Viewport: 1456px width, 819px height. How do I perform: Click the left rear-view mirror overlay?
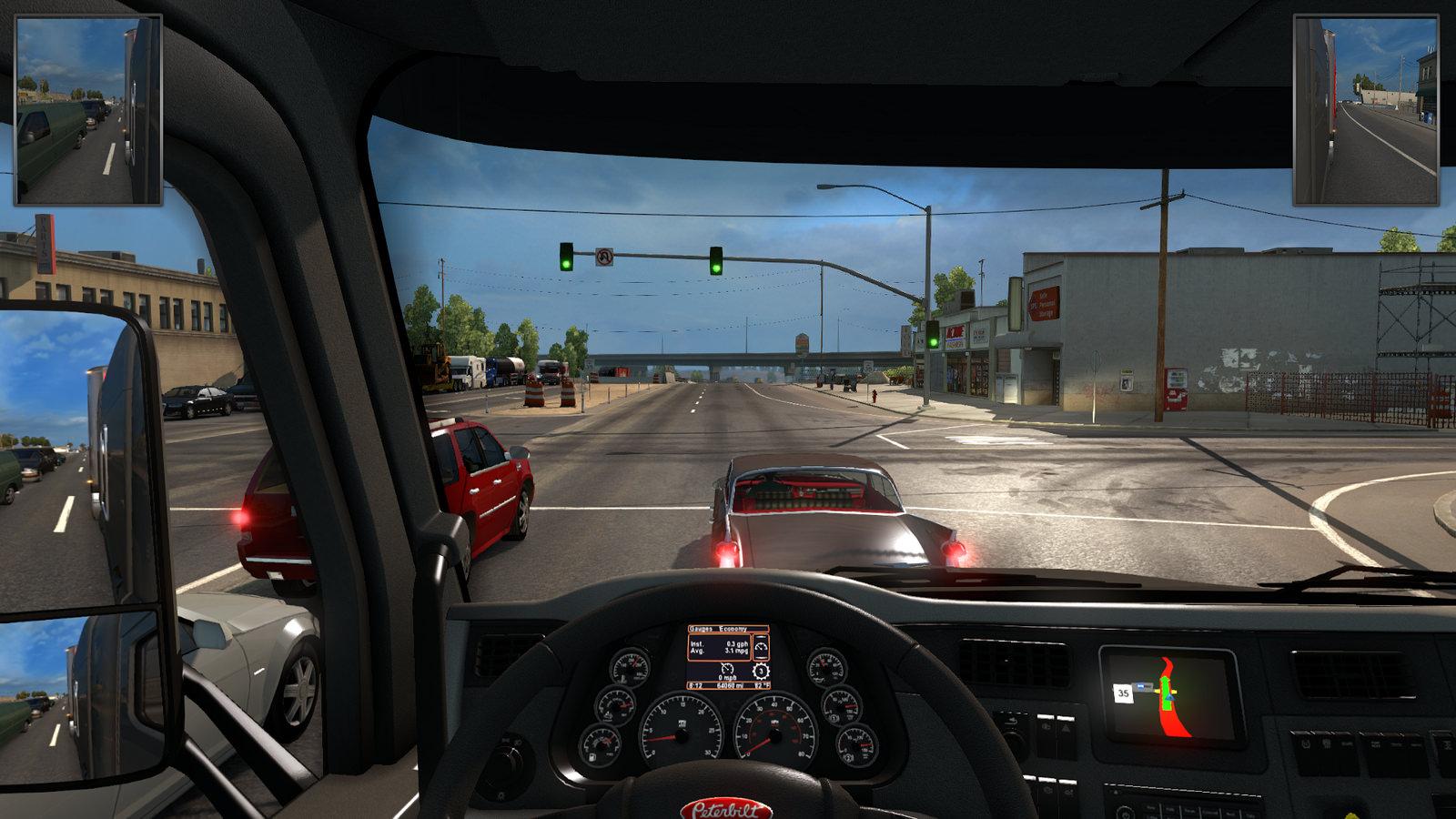point(88,110)
